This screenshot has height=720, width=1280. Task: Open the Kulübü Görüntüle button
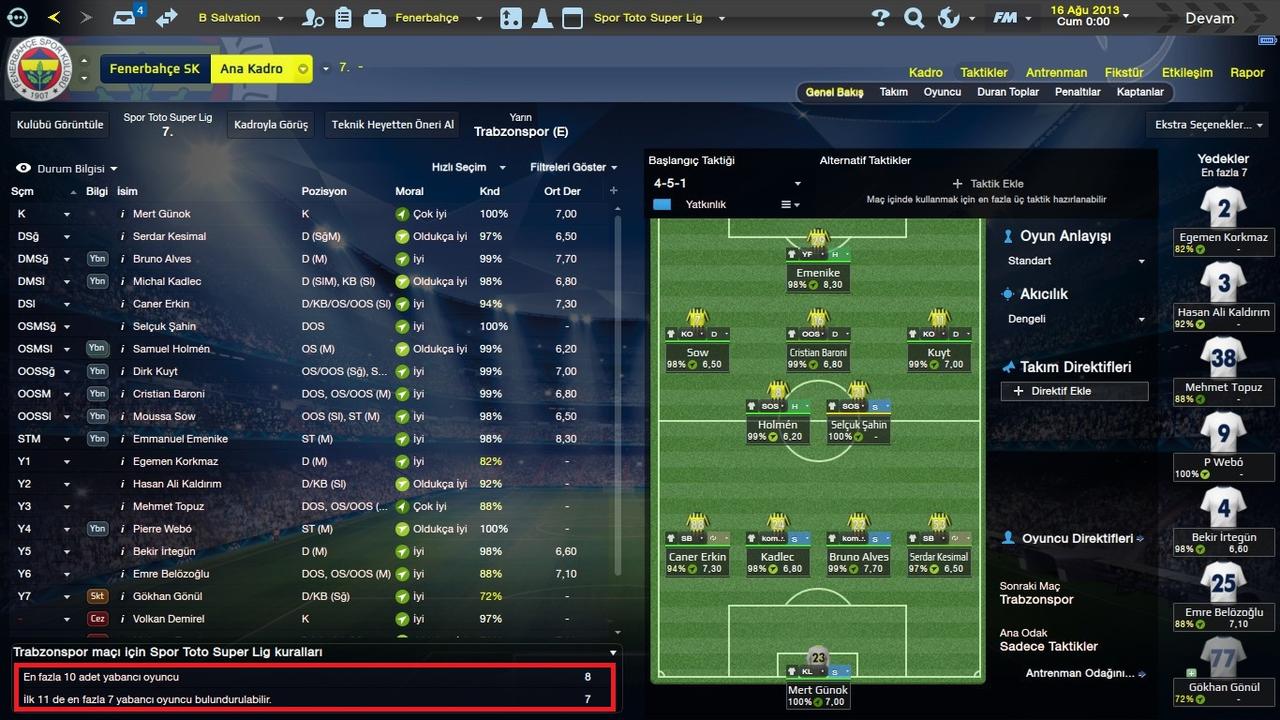(x=58, y=125)
